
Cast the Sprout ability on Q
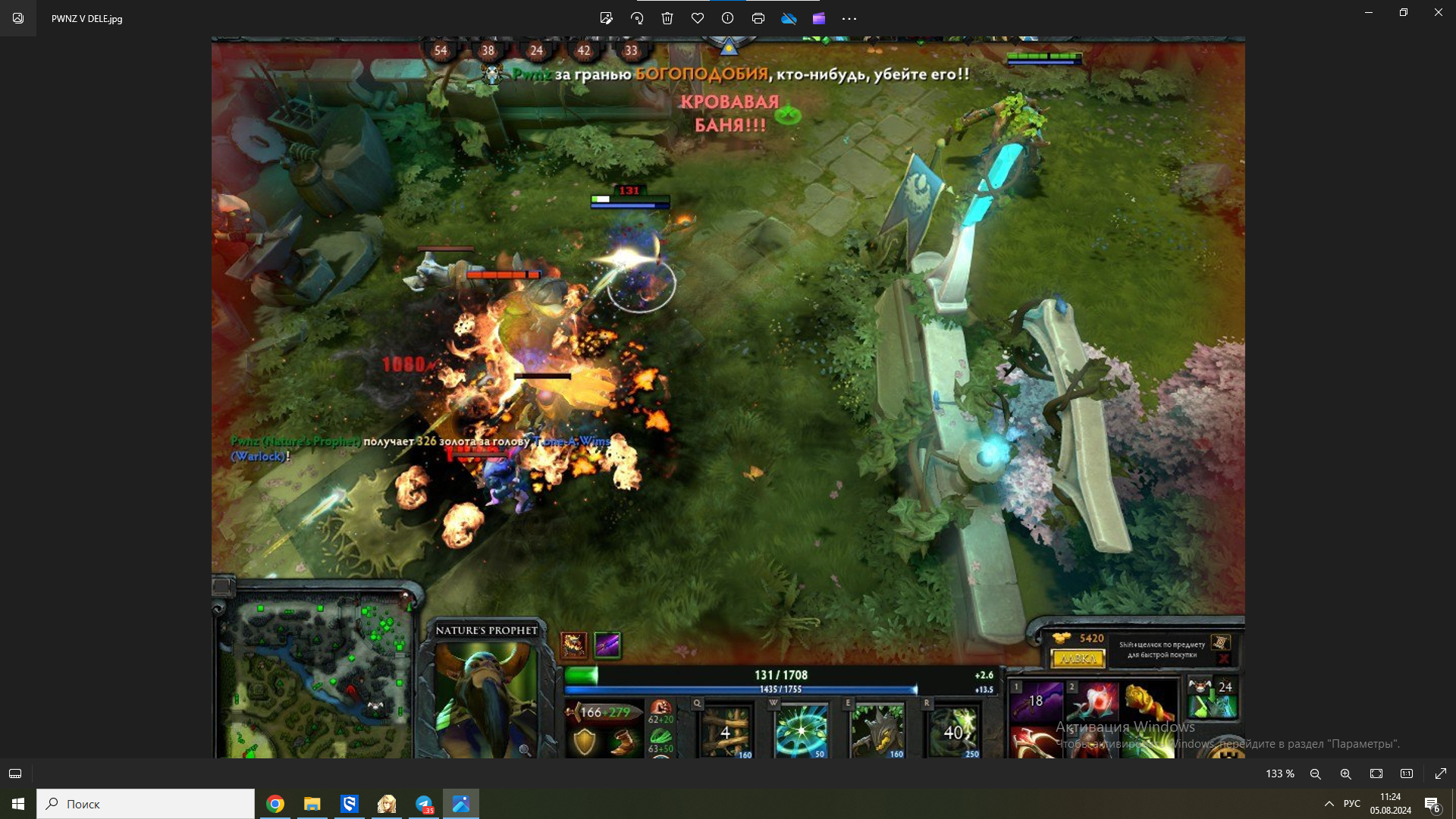[726, 731]
